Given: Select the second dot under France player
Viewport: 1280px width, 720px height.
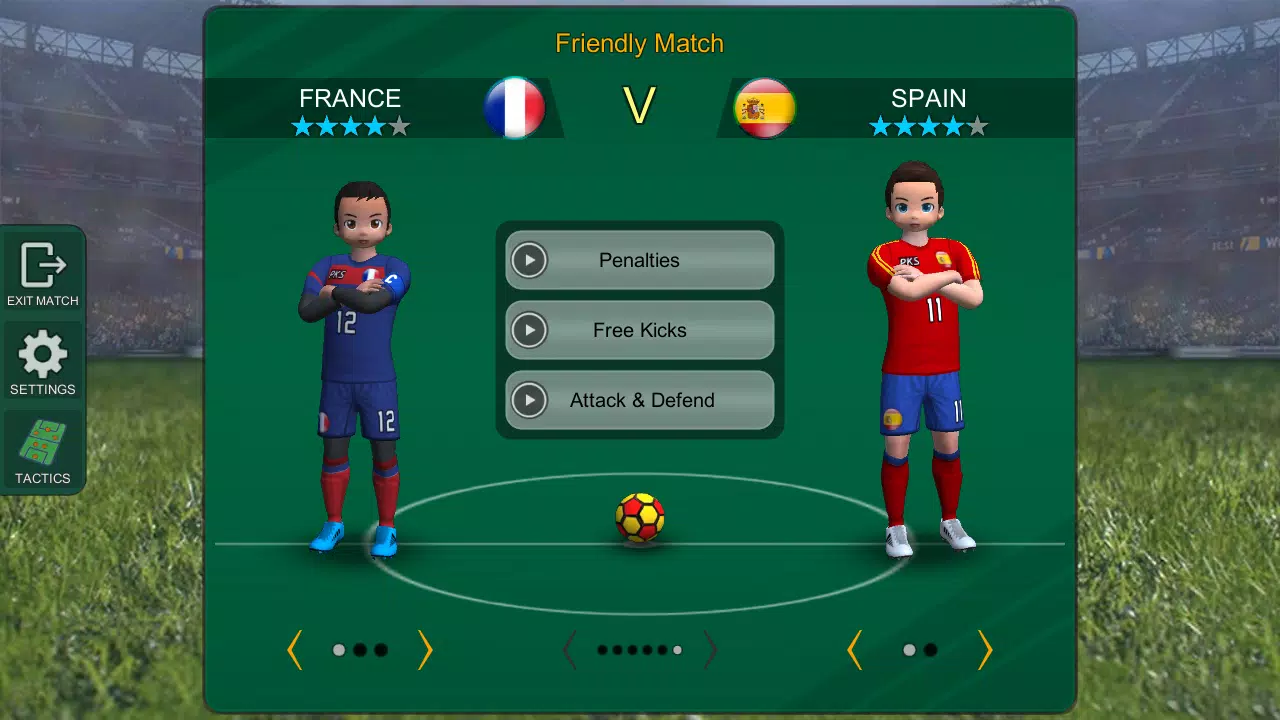Looking at the screenshot, I should (360, 650).
